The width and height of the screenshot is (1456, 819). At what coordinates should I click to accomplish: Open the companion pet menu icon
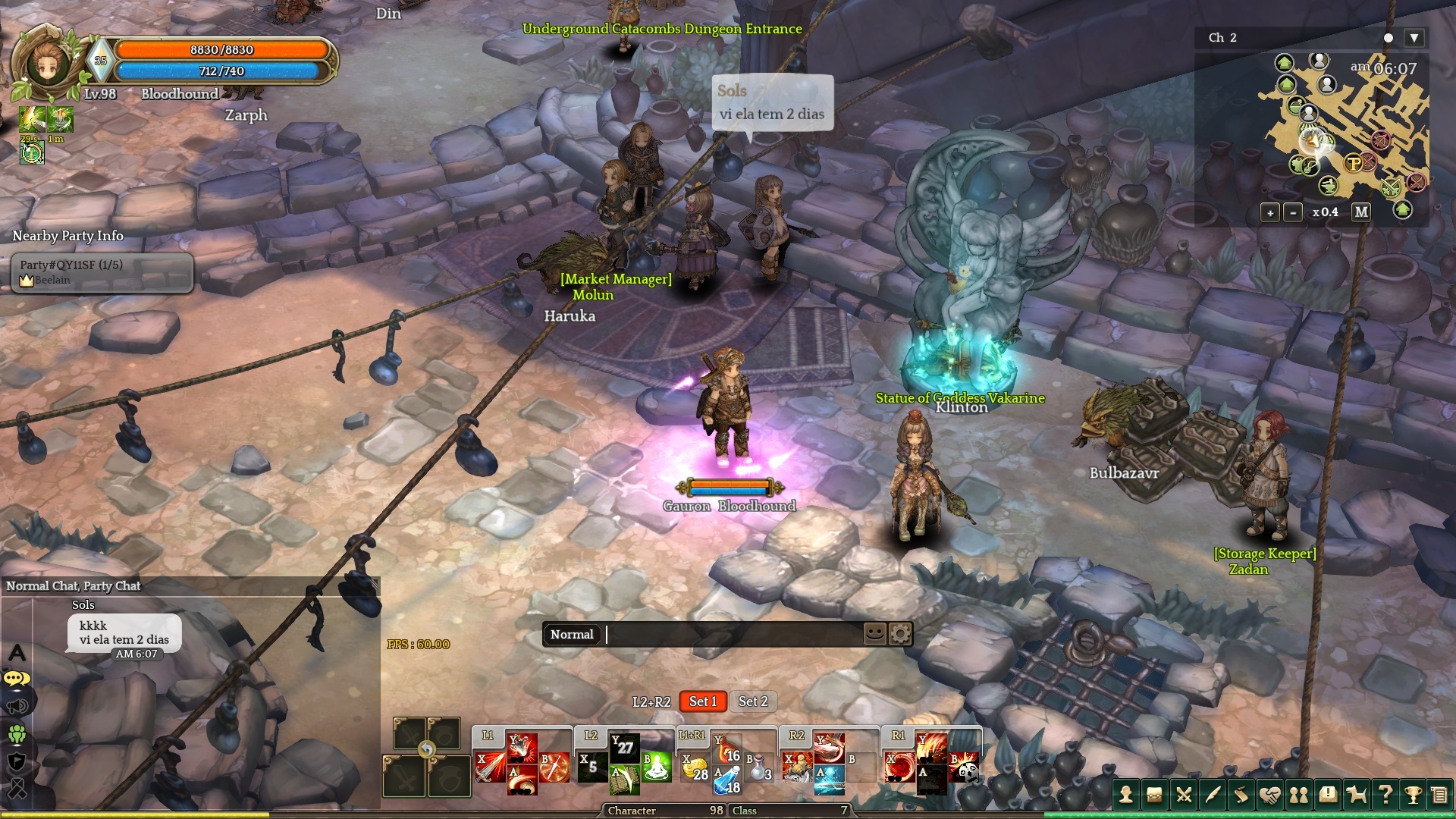(x=1356, y=795)
